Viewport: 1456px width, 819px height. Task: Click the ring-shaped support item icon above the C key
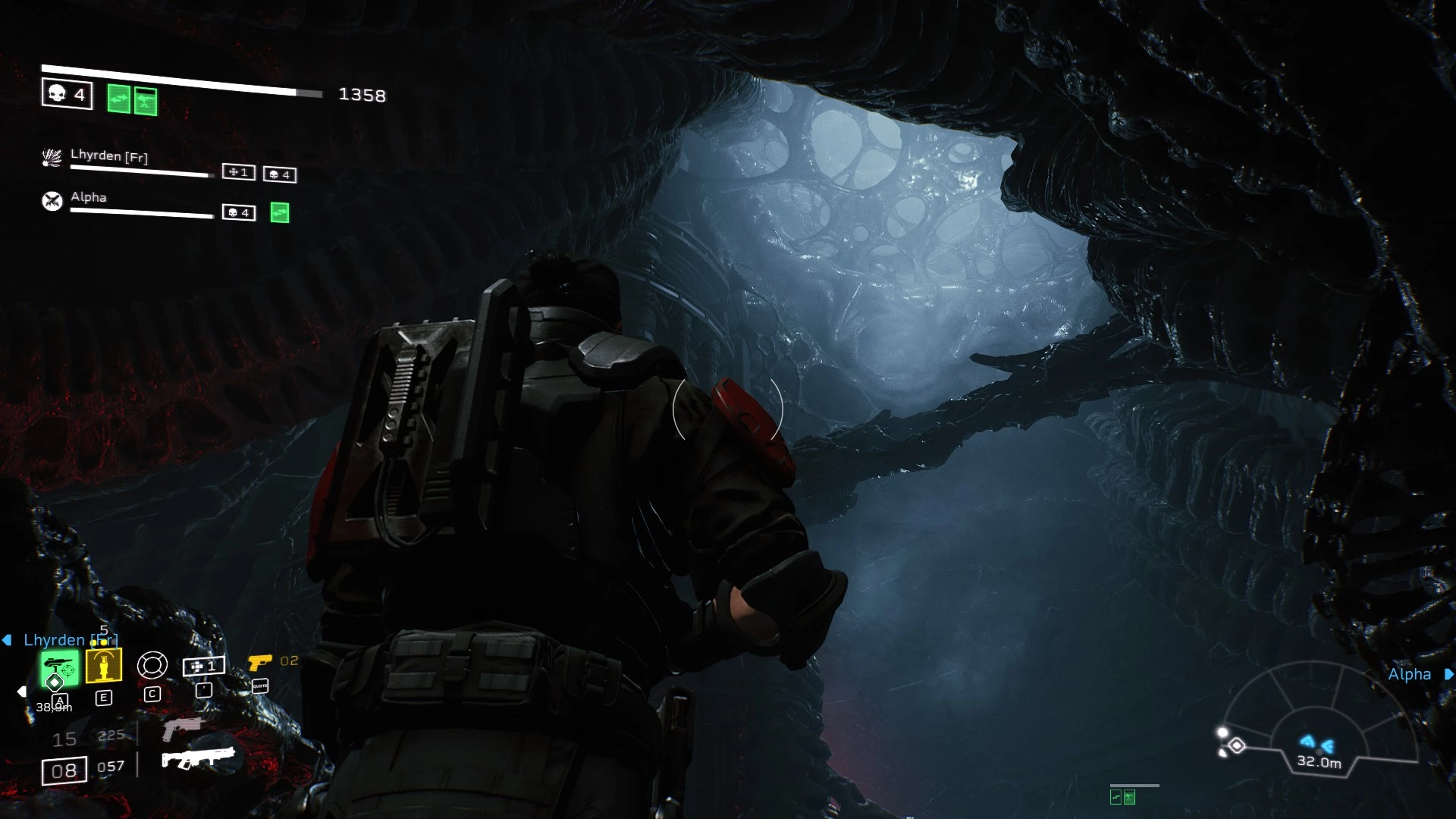point(152,665)
